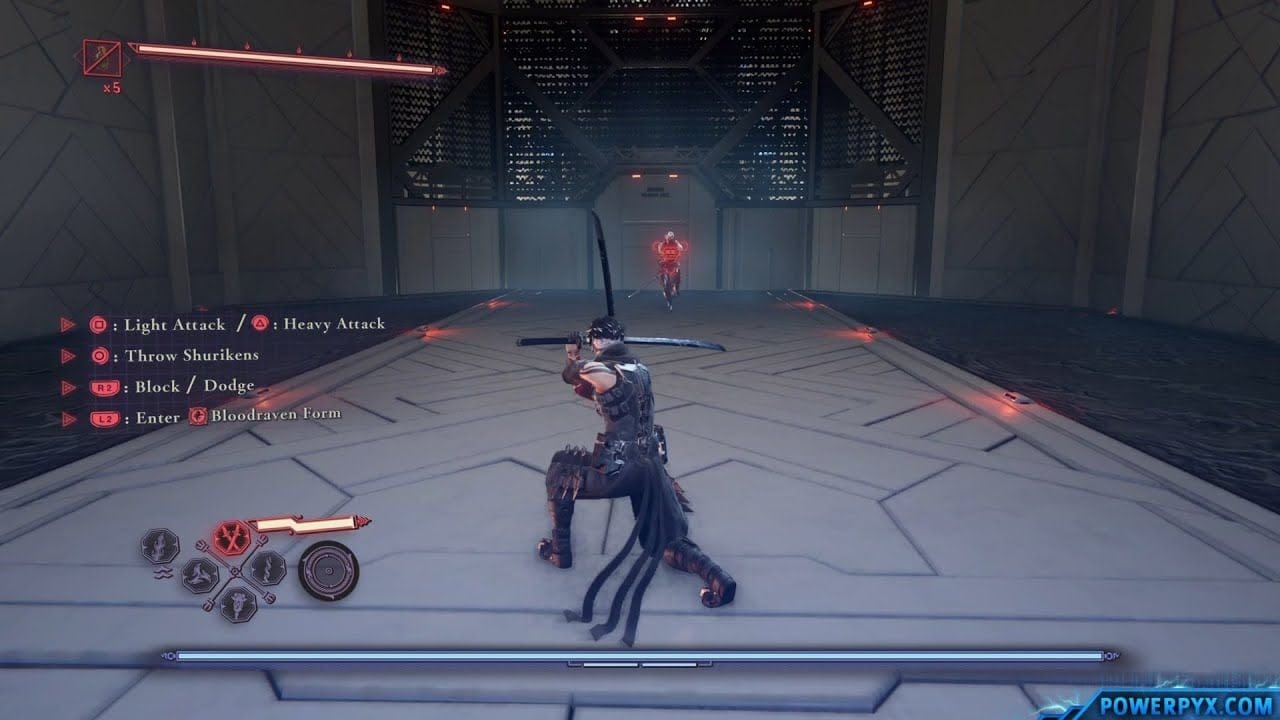Click the Square button Light Attack prompt
1280x720 pixels.
pyautogui.click(x=98, y=323)
